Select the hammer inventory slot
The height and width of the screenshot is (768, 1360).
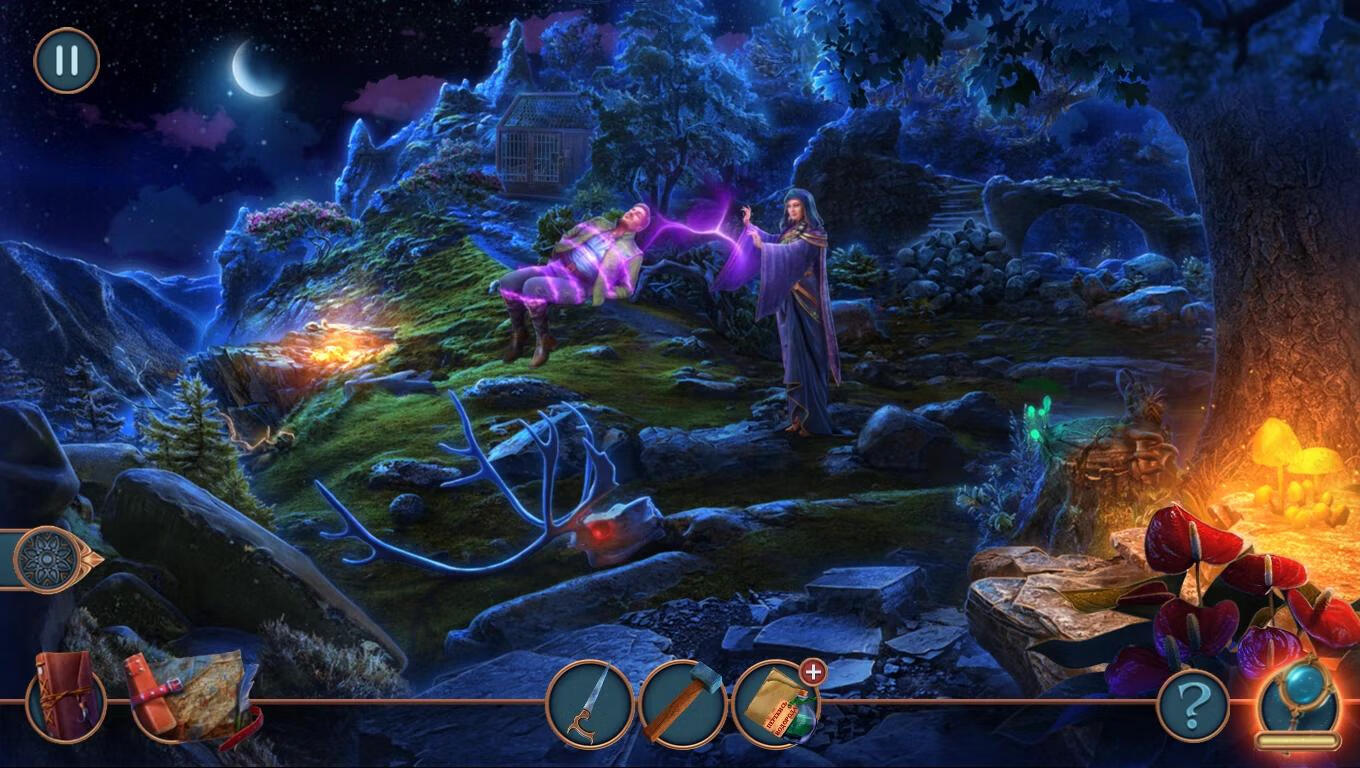click(x=683, y=704)
